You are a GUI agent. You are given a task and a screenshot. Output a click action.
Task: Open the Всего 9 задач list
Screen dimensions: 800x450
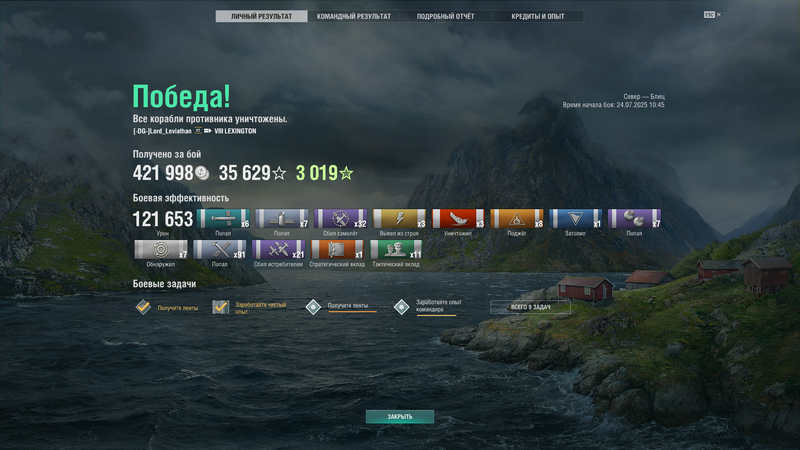click(530, 307)
